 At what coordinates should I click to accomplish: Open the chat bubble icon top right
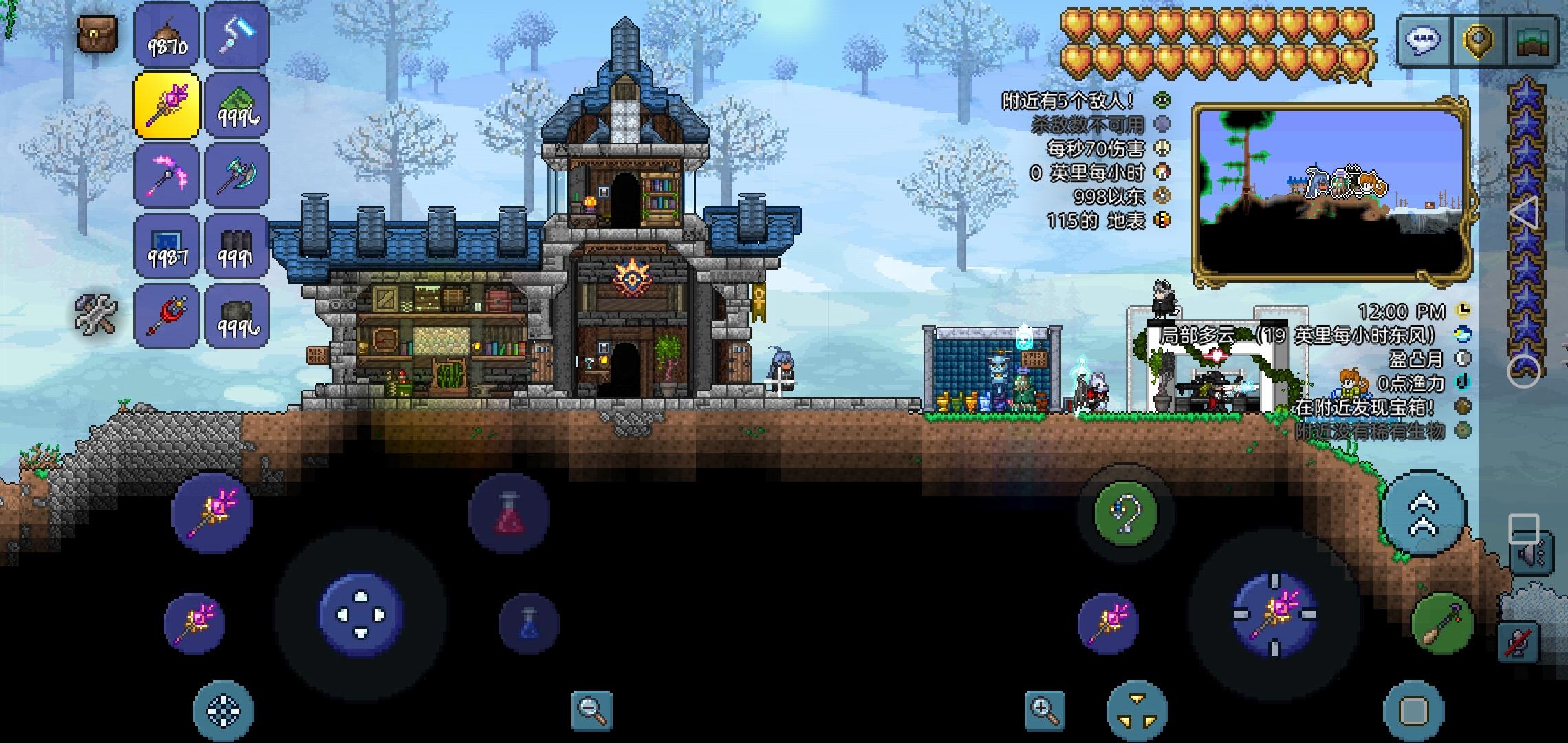tap(1426, 39)
